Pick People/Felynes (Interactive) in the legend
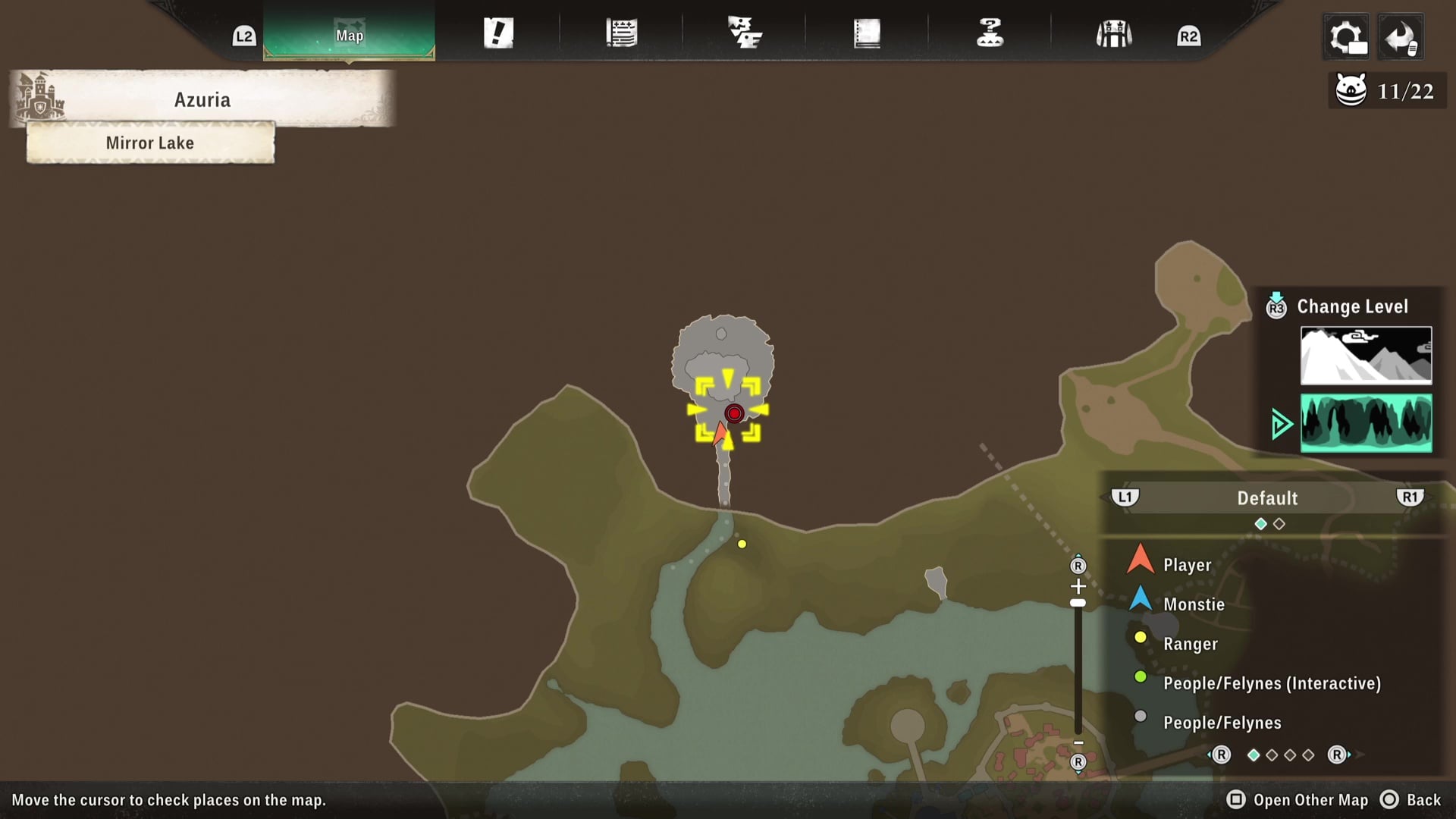 point(1271,683)
